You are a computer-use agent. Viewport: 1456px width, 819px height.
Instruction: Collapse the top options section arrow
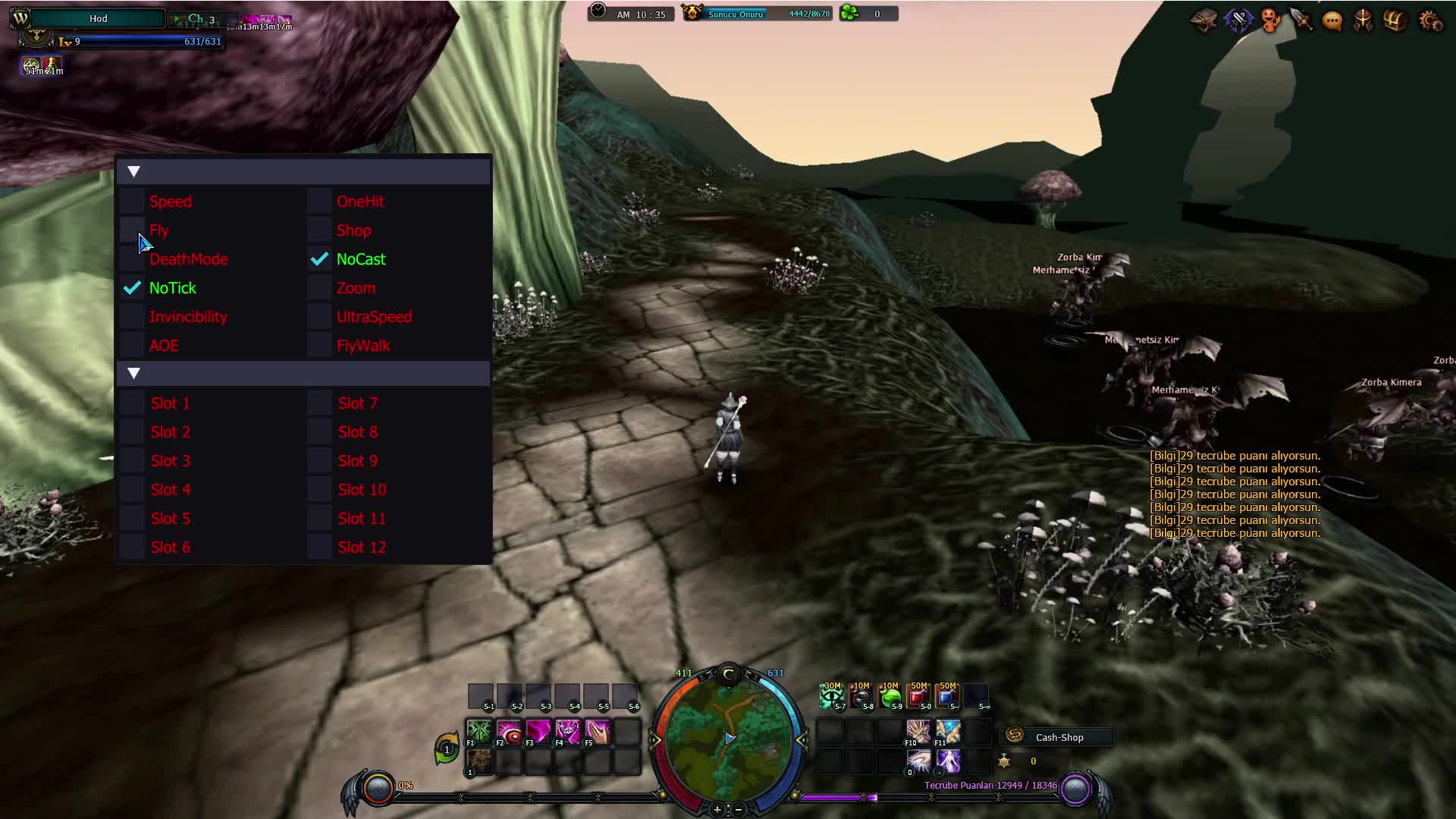pyautogui.click(x=134, y=172)
